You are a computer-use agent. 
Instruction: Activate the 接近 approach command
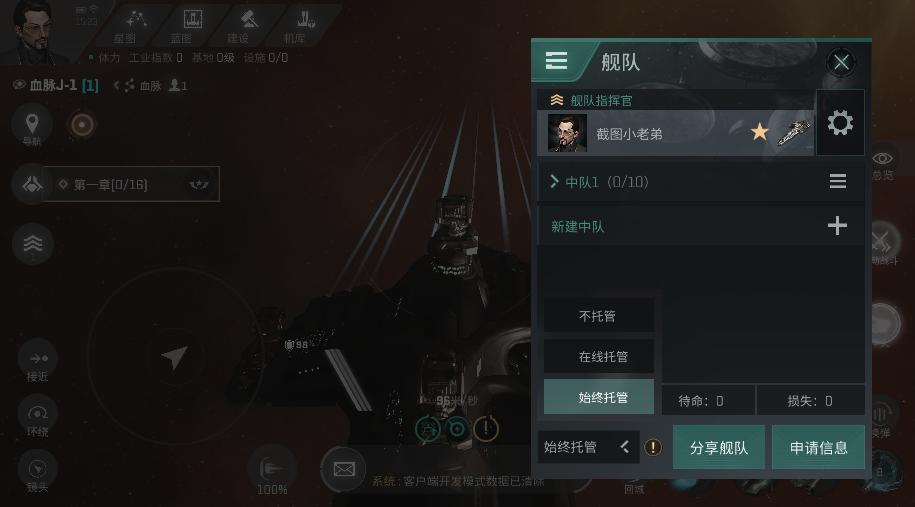click(x=38, y=360)
